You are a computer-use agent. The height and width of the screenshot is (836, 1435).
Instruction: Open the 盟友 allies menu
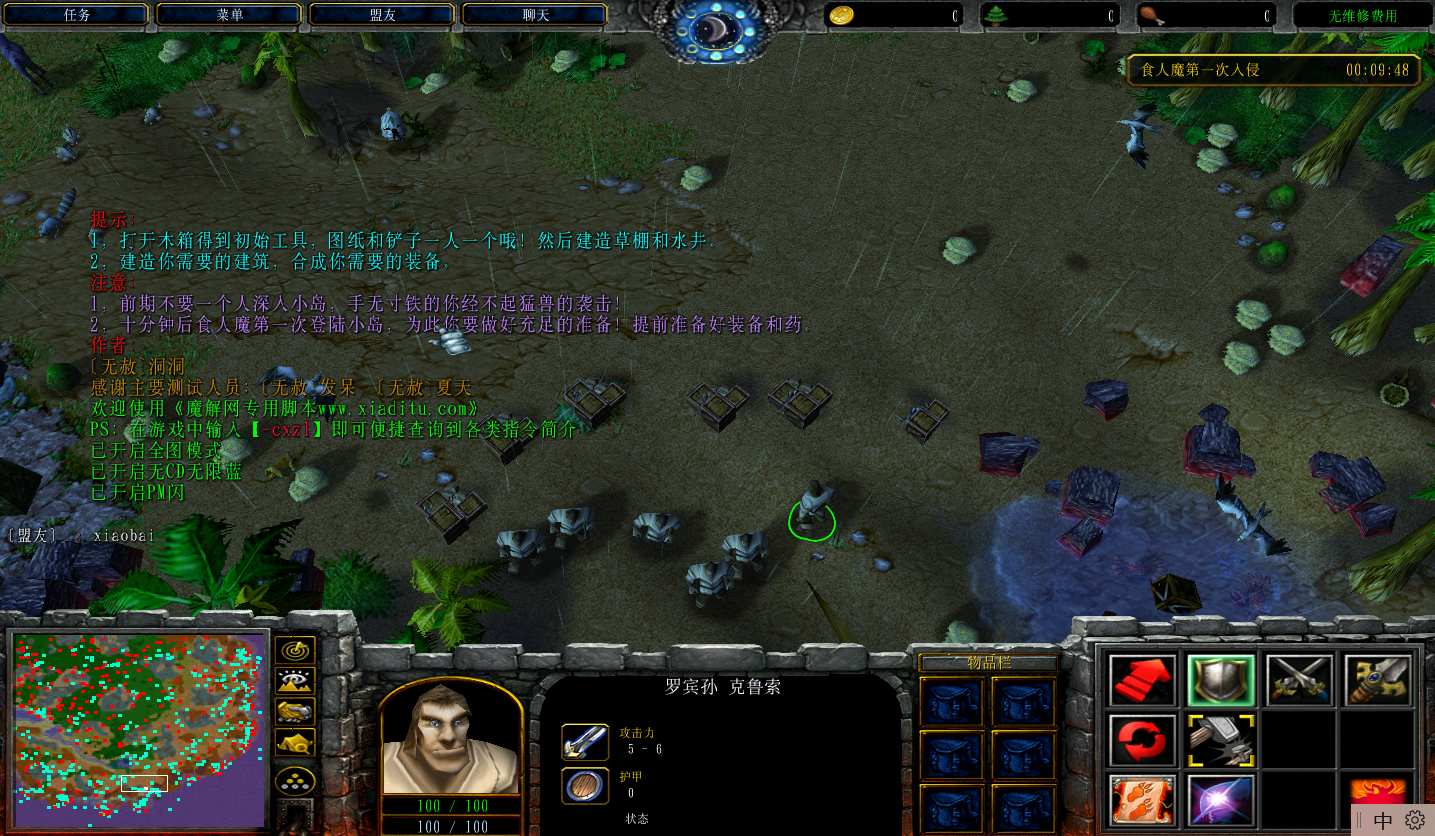(x=382, y=15)
